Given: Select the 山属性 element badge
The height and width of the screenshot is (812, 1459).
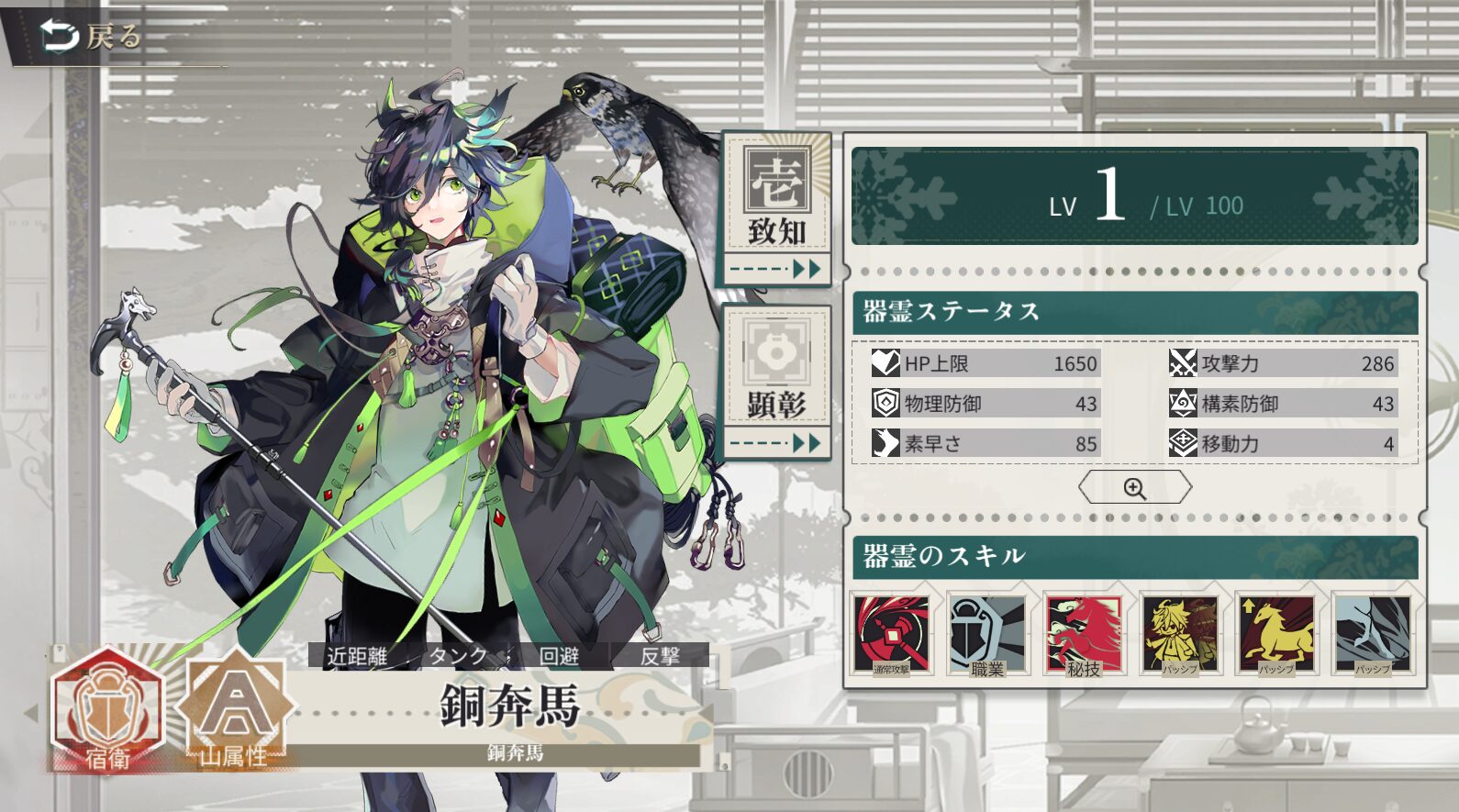Looking at the screenshot, I should click(x=235, y=710).
